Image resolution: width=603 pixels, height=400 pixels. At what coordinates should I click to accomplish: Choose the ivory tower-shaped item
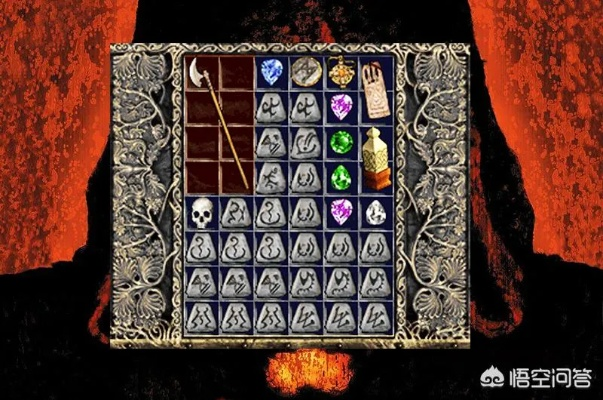pos(375,160)
